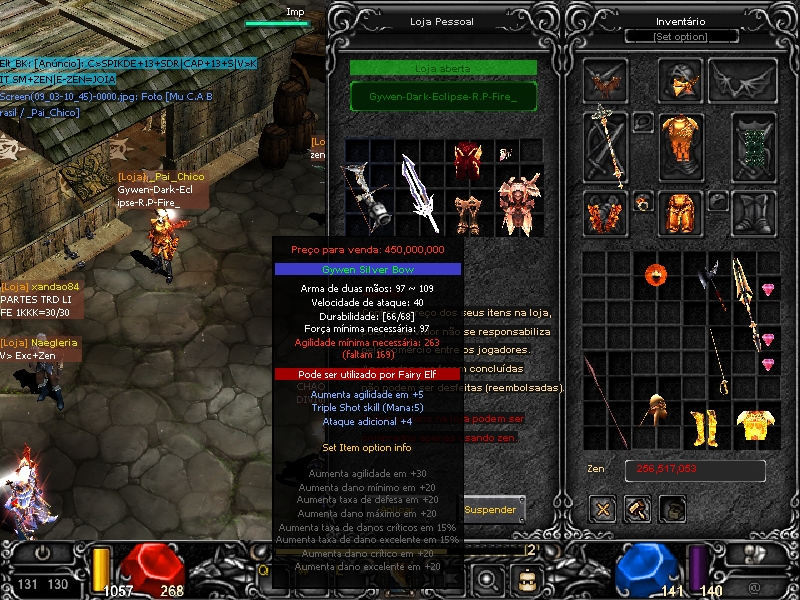Click the Suspender shop button
The width and height of the screenshot is (800, 600).
pyautogui.click(x=491, y=509)
